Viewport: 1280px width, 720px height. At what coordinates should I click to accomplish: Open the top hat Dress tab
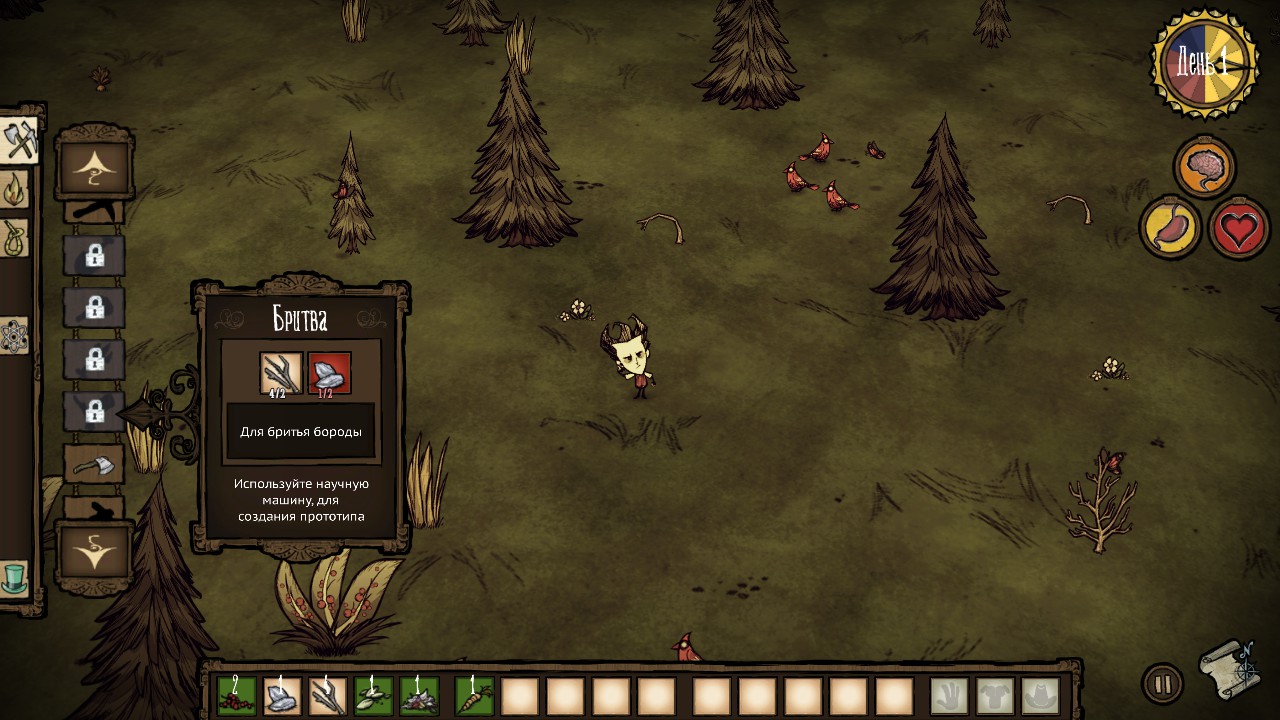click(14, 578)
